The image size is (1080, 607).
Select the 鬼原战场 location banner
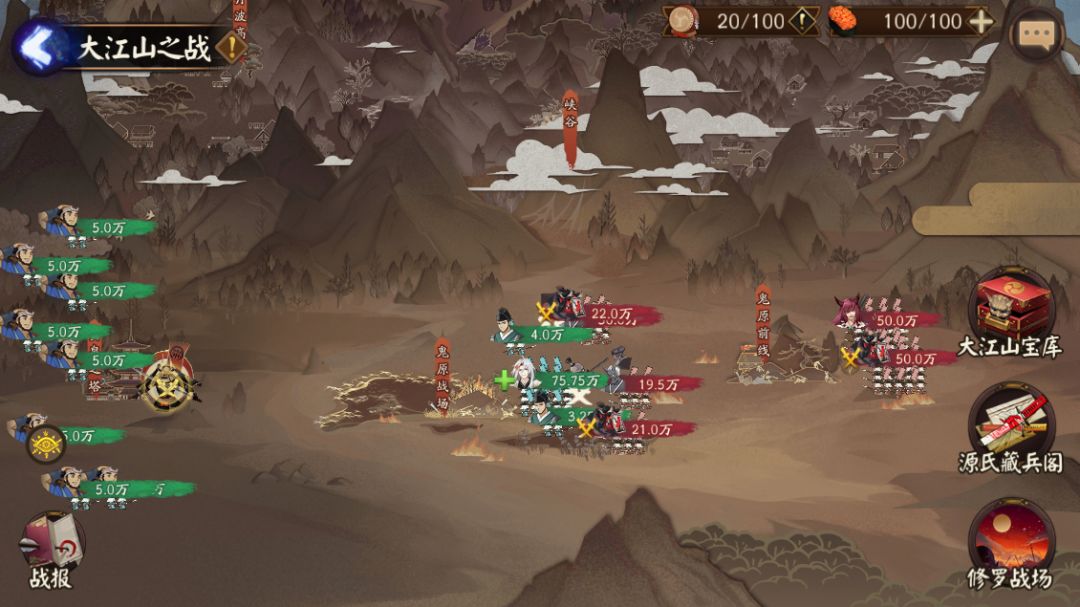click(x=442, y=375)
